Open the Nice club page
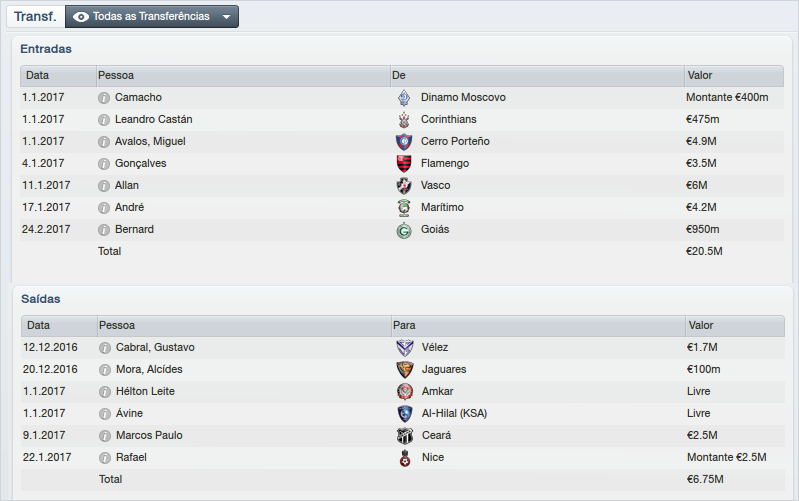The image size is (799, 501). 432,457
